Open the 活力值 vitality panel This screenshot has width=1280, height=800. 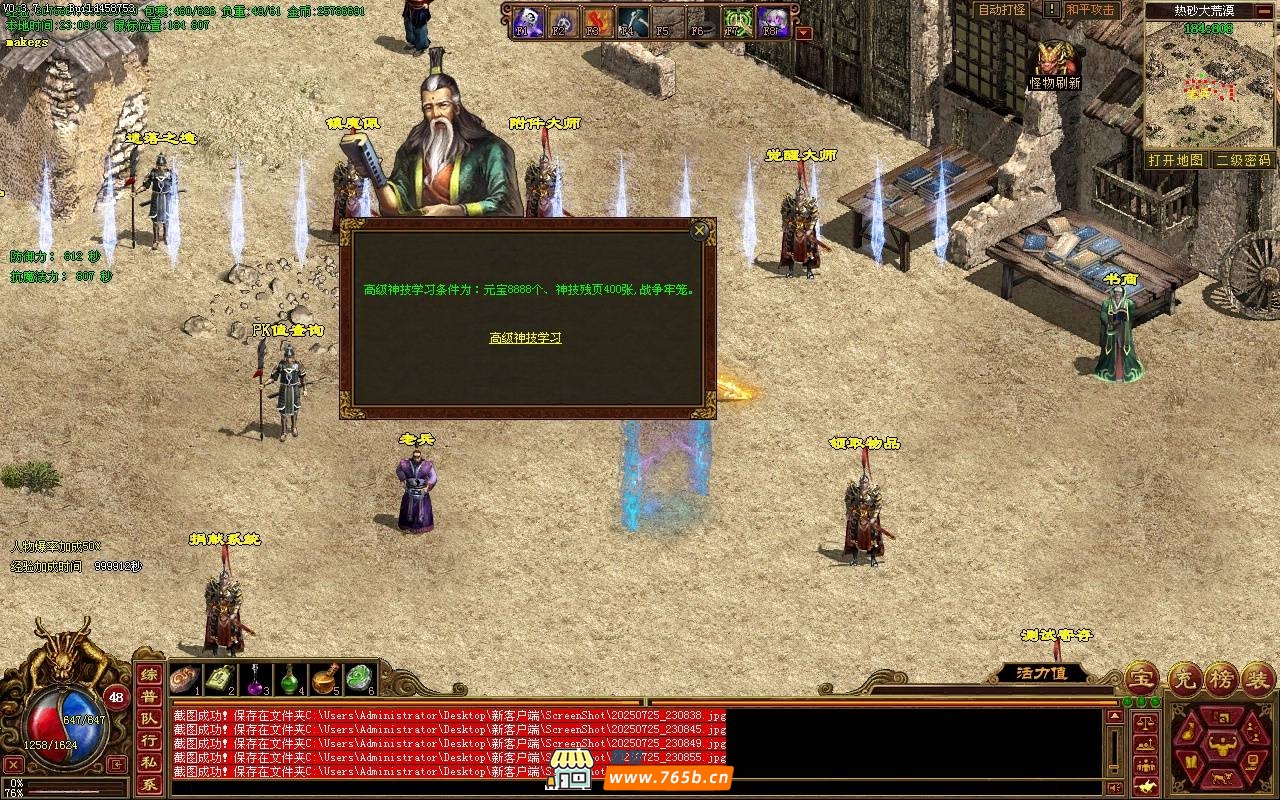1042,673
